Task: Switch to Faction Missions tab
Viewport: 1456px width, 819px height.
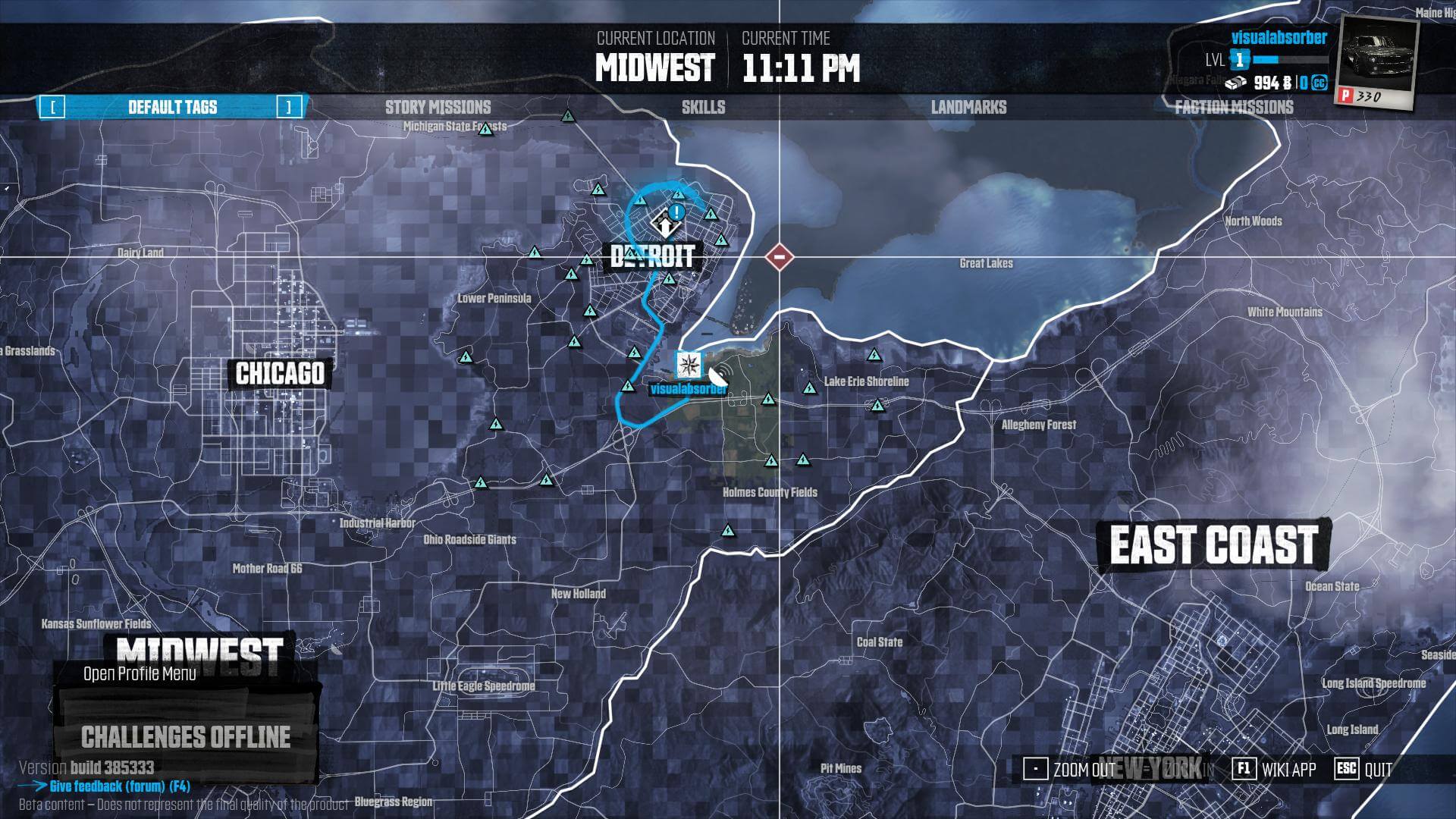Action: tap(1234, 107)
